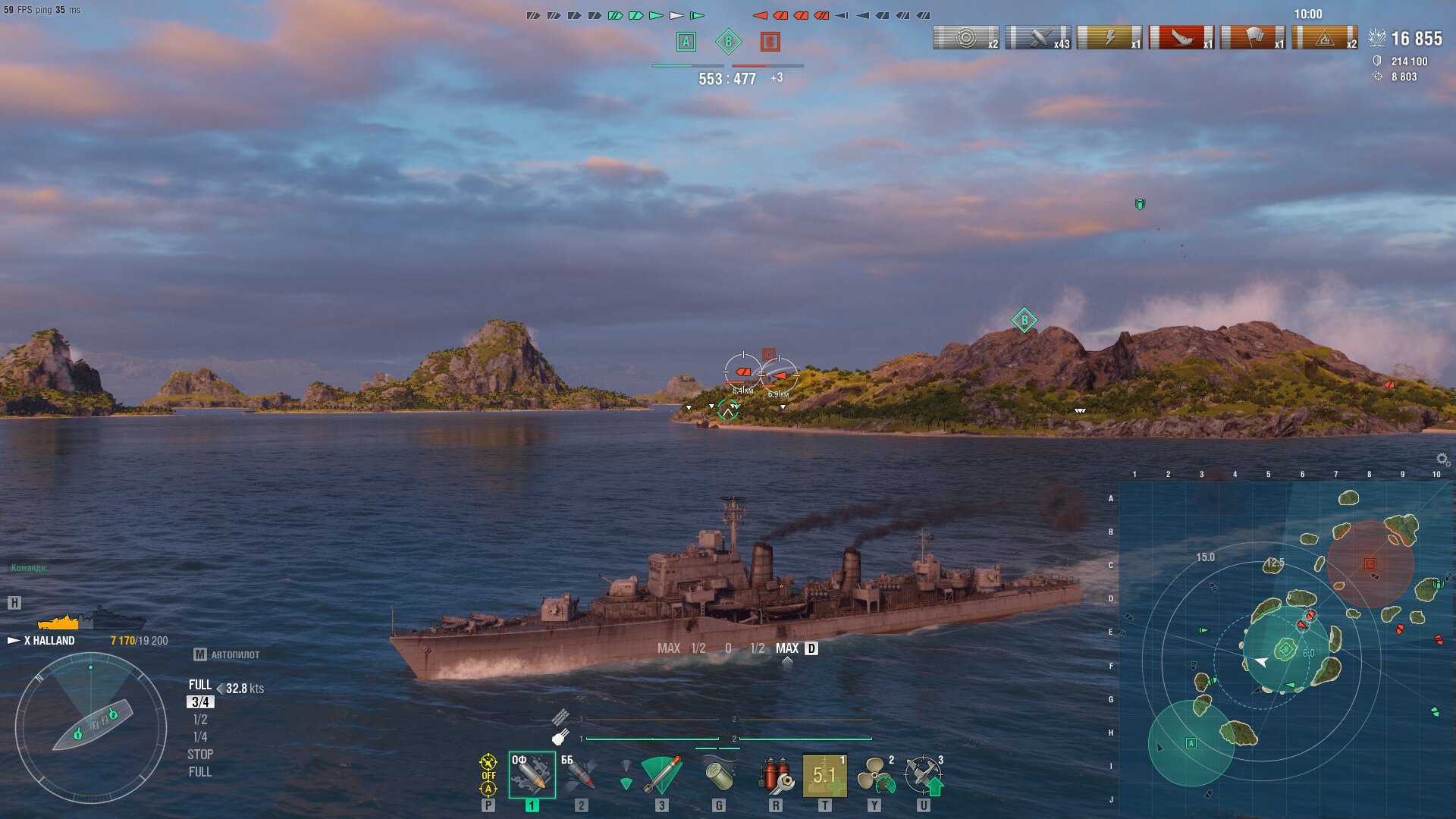This screenshot has height=819, width=1456.
Task: Use the Repair Party consumable
Action: point(824,775)
